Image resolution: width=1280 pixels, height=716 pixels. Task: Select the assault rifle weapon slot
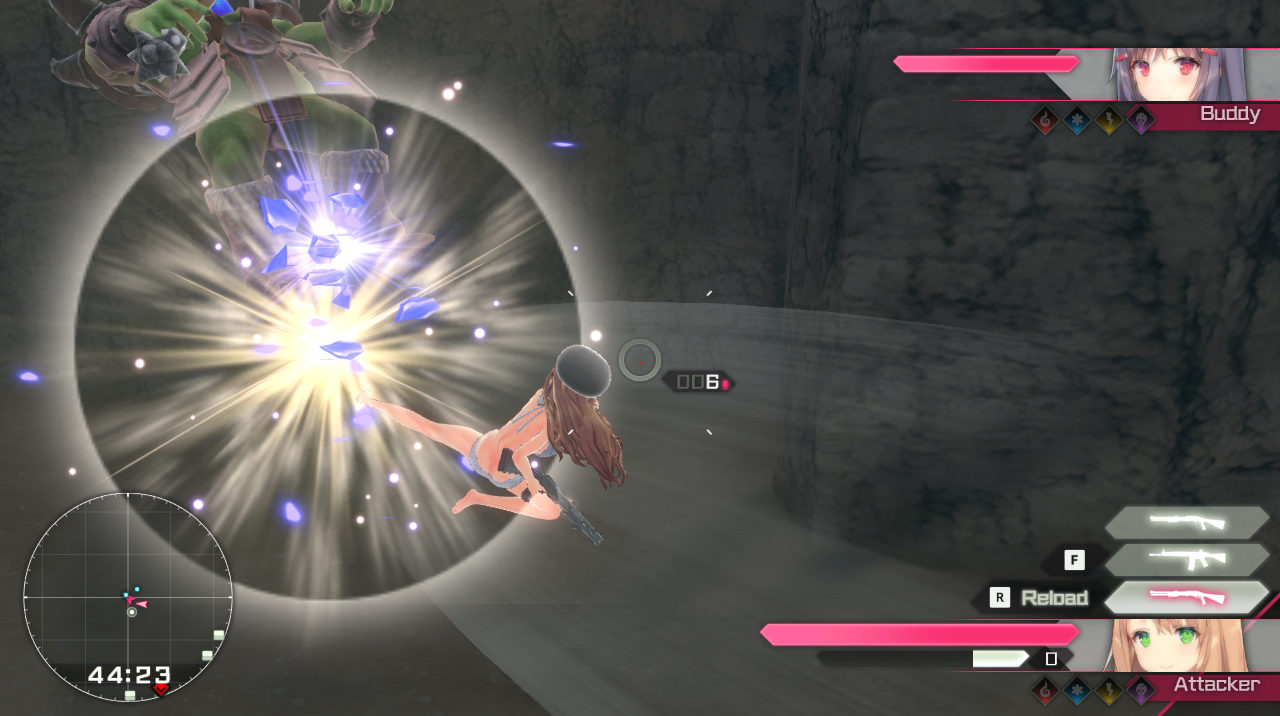(1187, 559)
